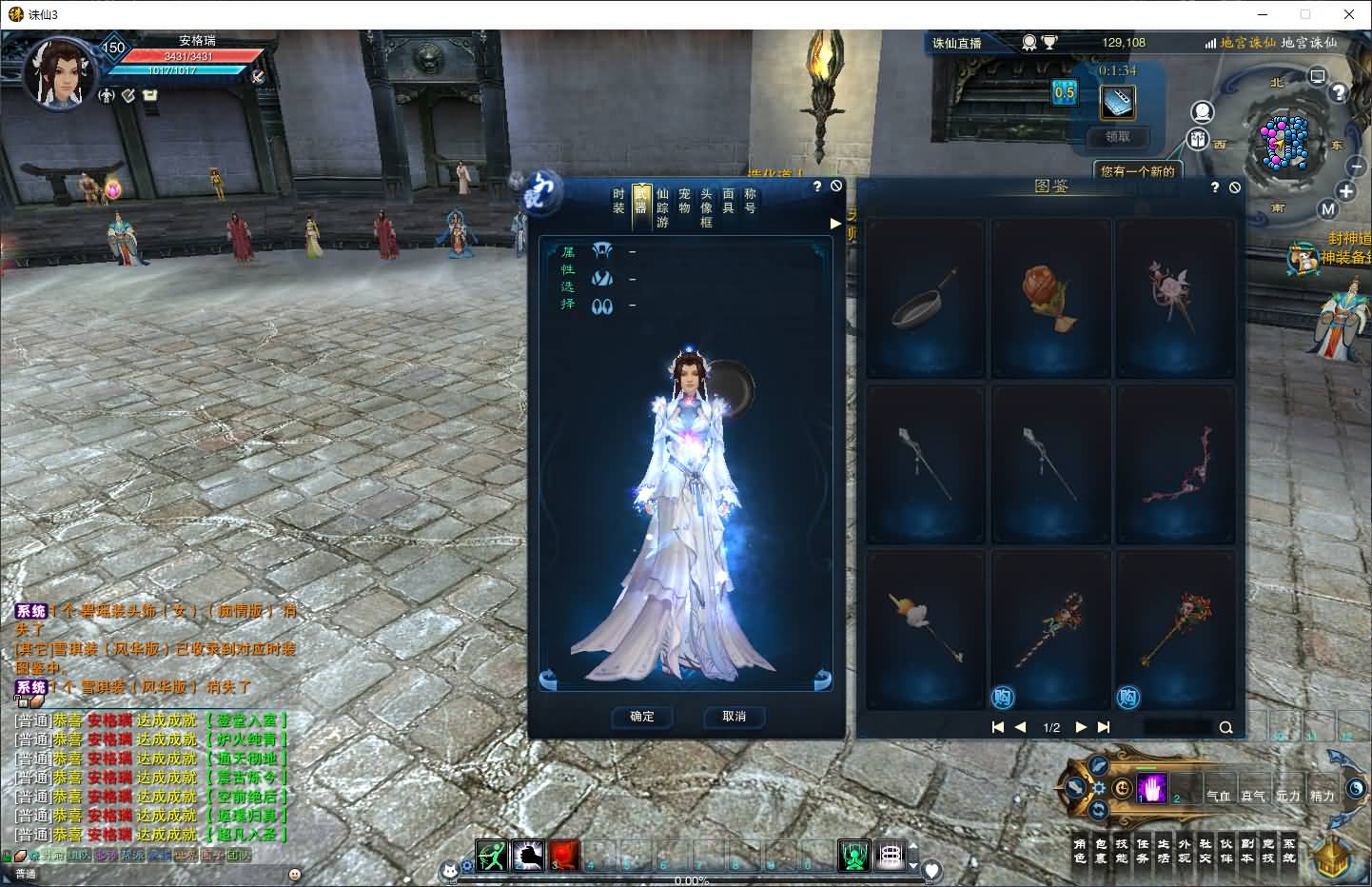The height and width of the screenshot is (887, 1372).
Task: Zoom in the minimap with plus
Action: [1346, 191]
